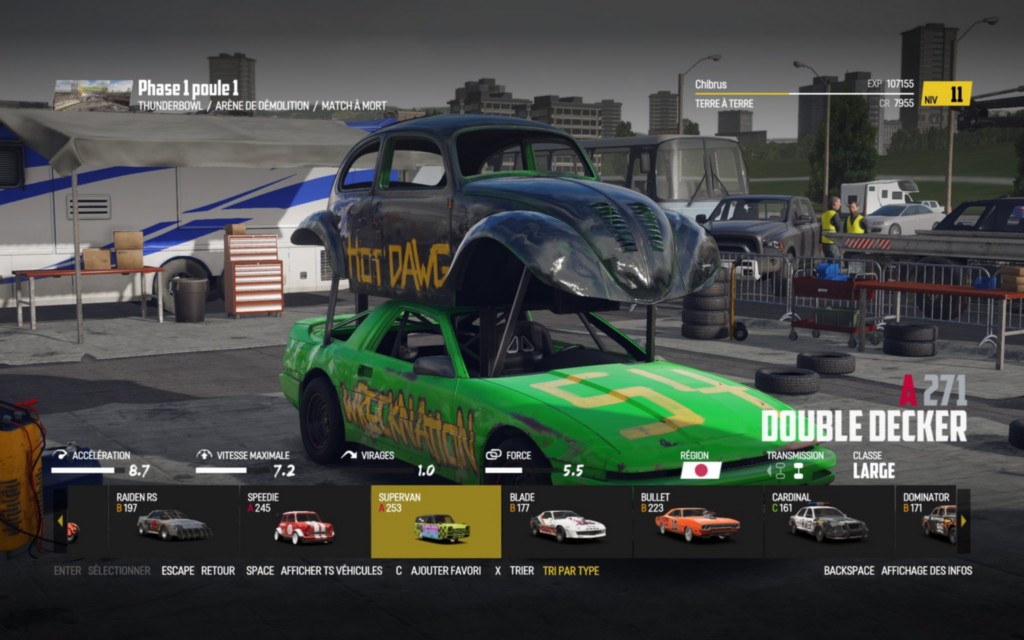The image size is (1024, 640).
Task: Pick the Dominator vehicle tile
Action: 930,521
